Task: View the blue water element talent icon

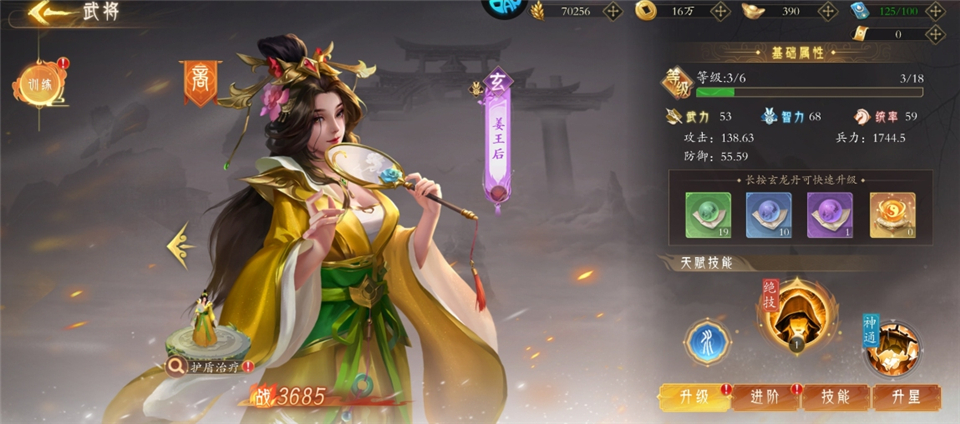Action: pyautogui.click(x=706, y=341)
